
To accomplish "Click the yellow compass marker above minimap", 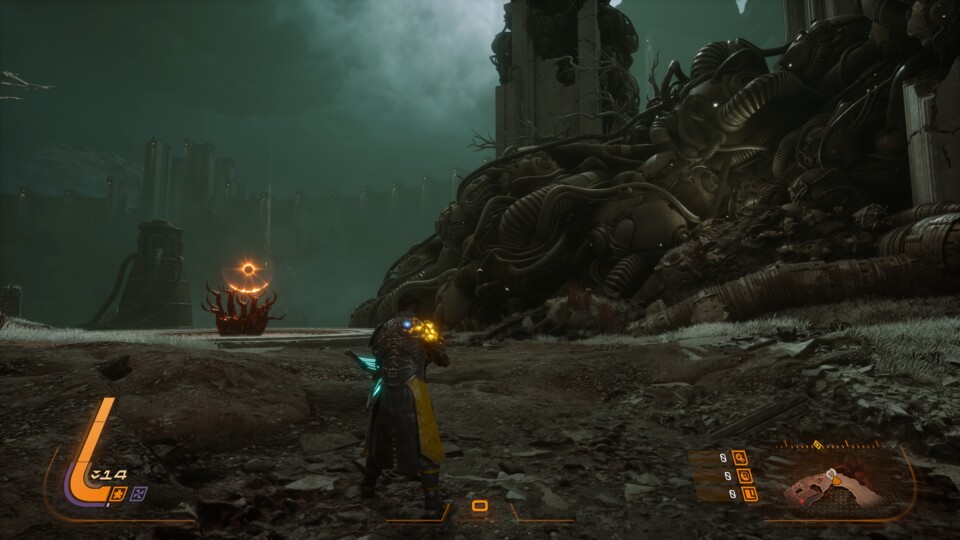I will [x=817, y=446].
